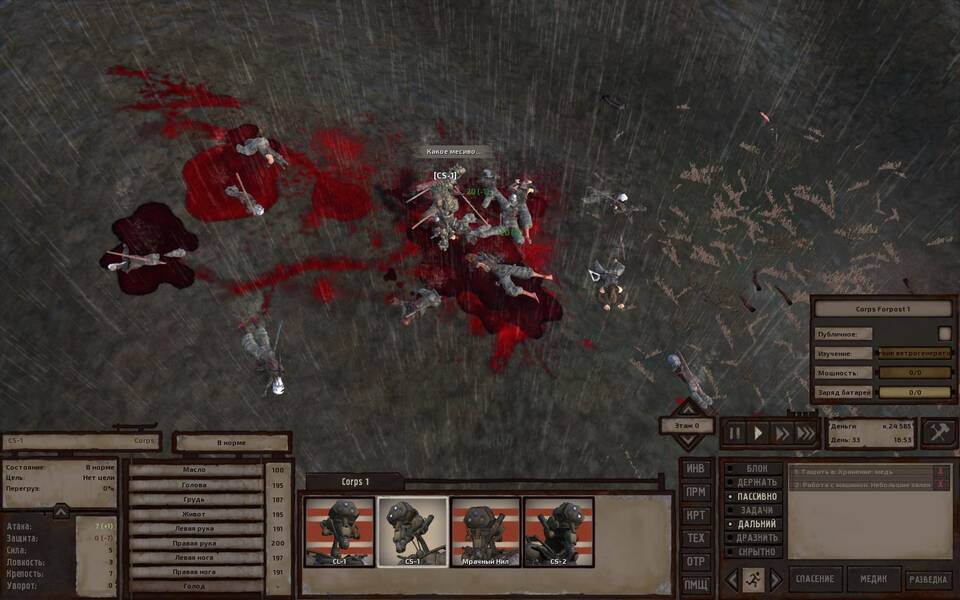Click the СПАСЕНИЕ rescue button
The image size is (960, 600).
[814, 580]
